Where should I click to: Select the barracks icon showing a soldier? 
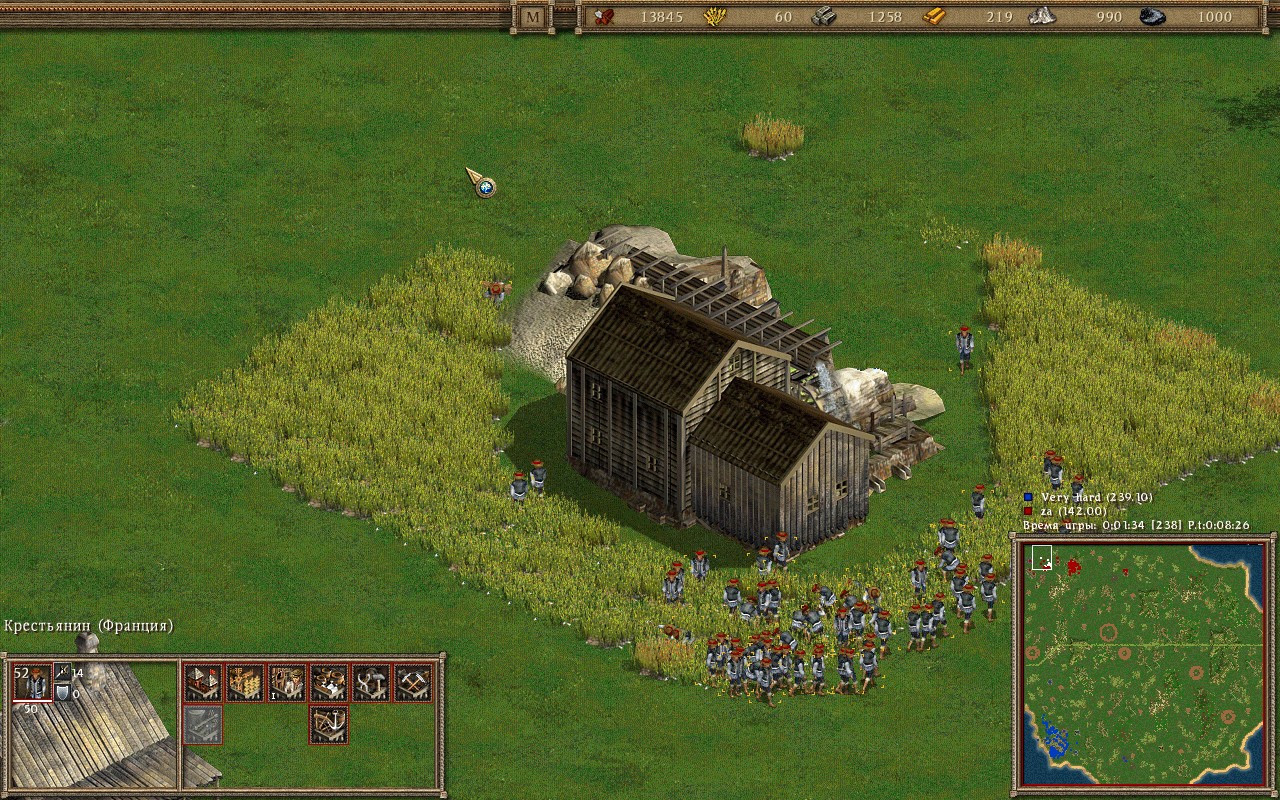coord(287,682)
